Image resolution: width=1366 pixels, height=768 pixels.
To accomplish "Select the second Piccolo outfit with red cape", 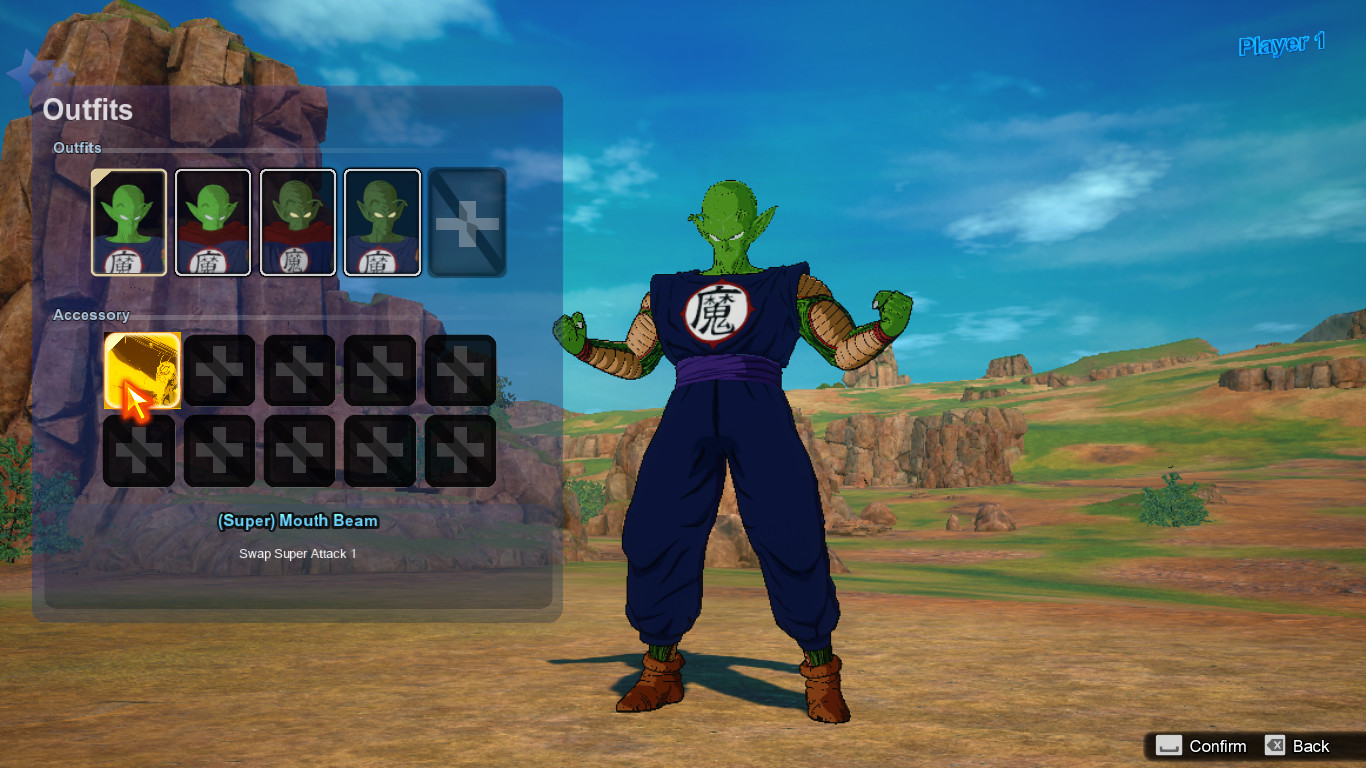I will (213, 222).
